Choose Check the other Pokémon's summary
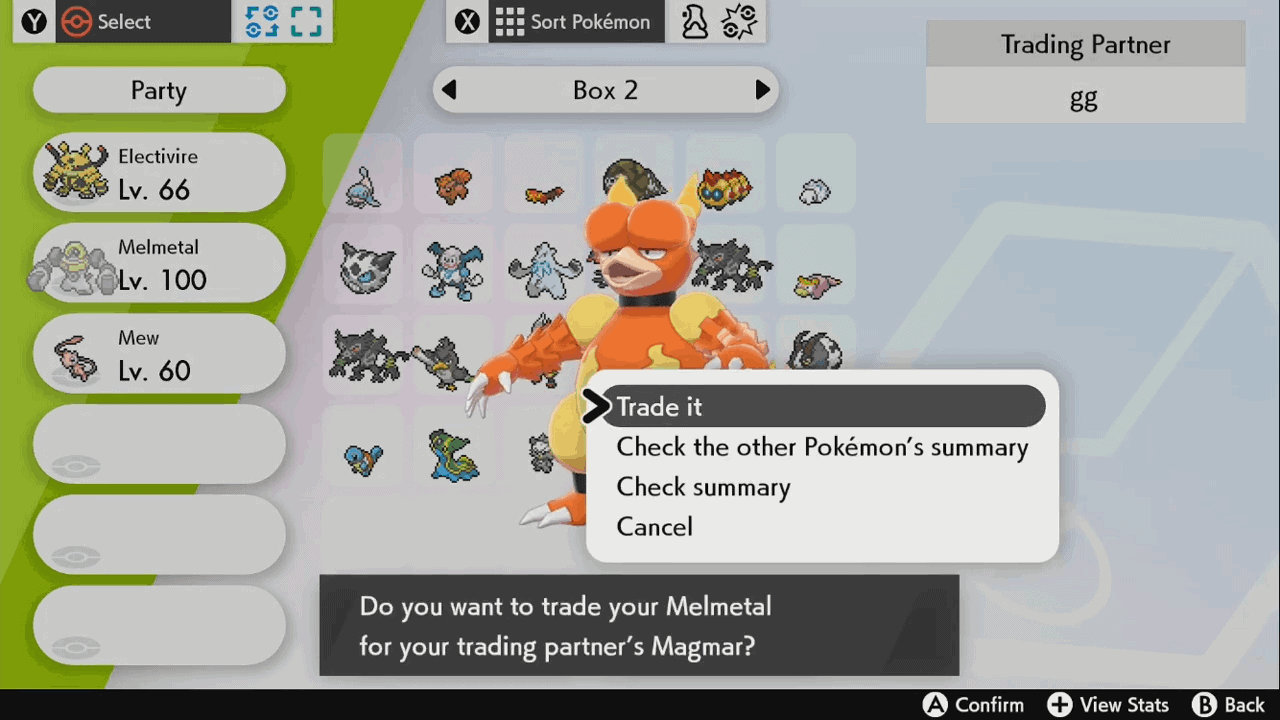The height and width of the screenshot is (720, 1280). [822, 447]
